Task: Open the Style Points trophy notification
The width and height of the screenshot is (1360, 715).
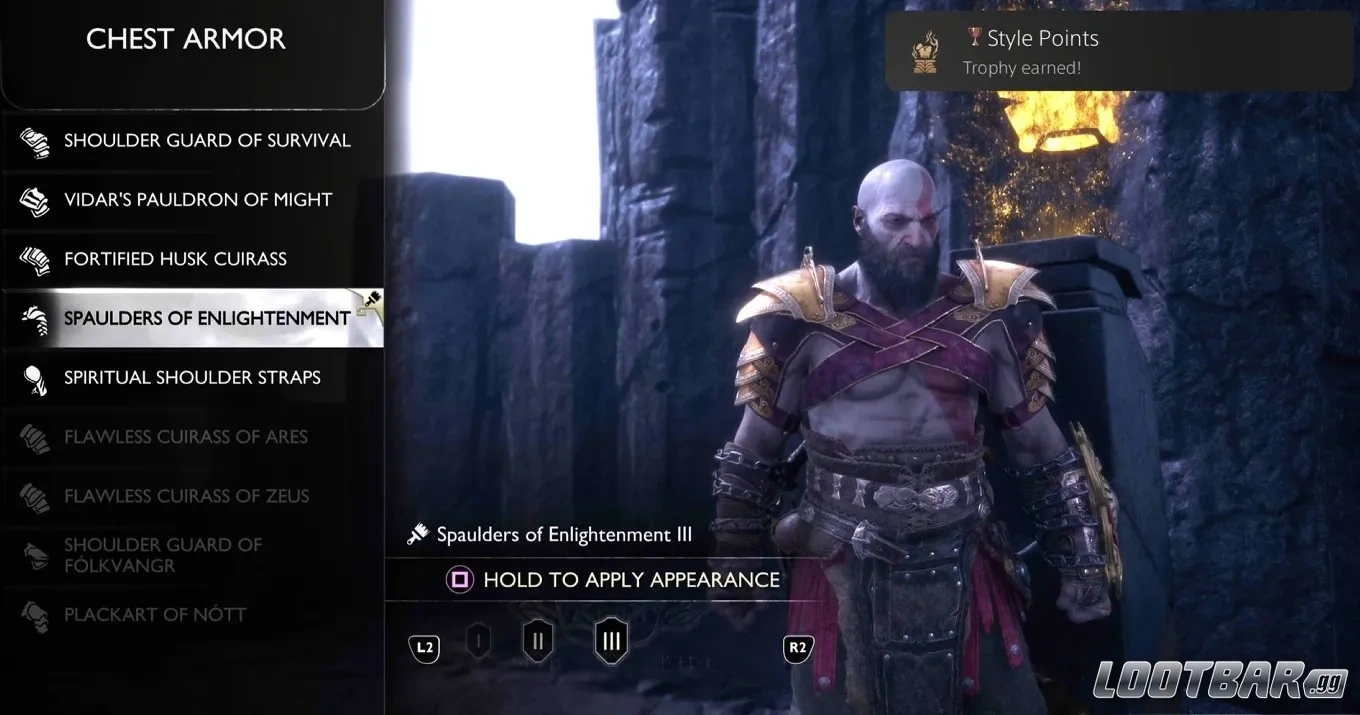Action: click(x=1120, y=52)
